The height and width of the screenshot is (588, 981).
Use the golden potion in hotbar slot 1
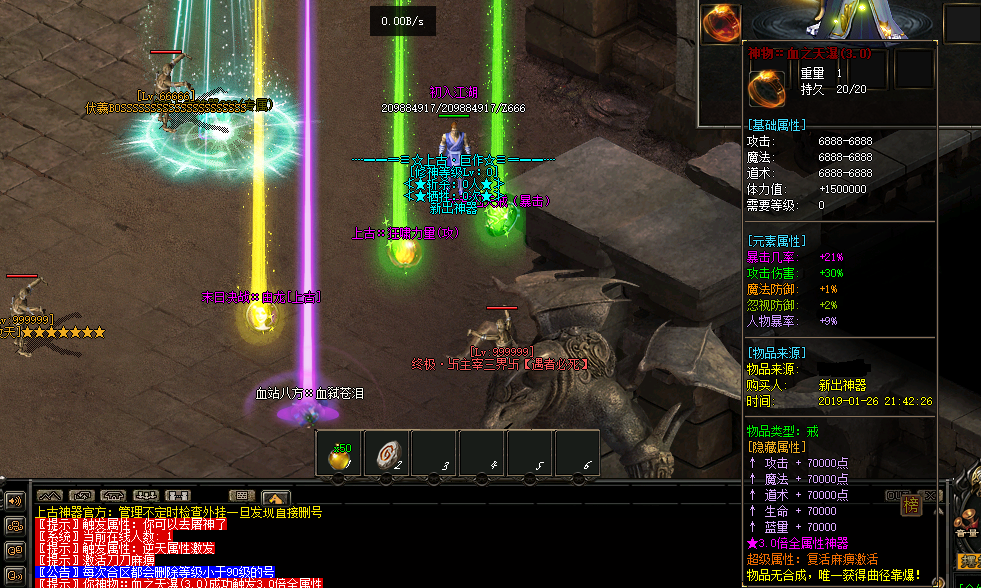340,456
